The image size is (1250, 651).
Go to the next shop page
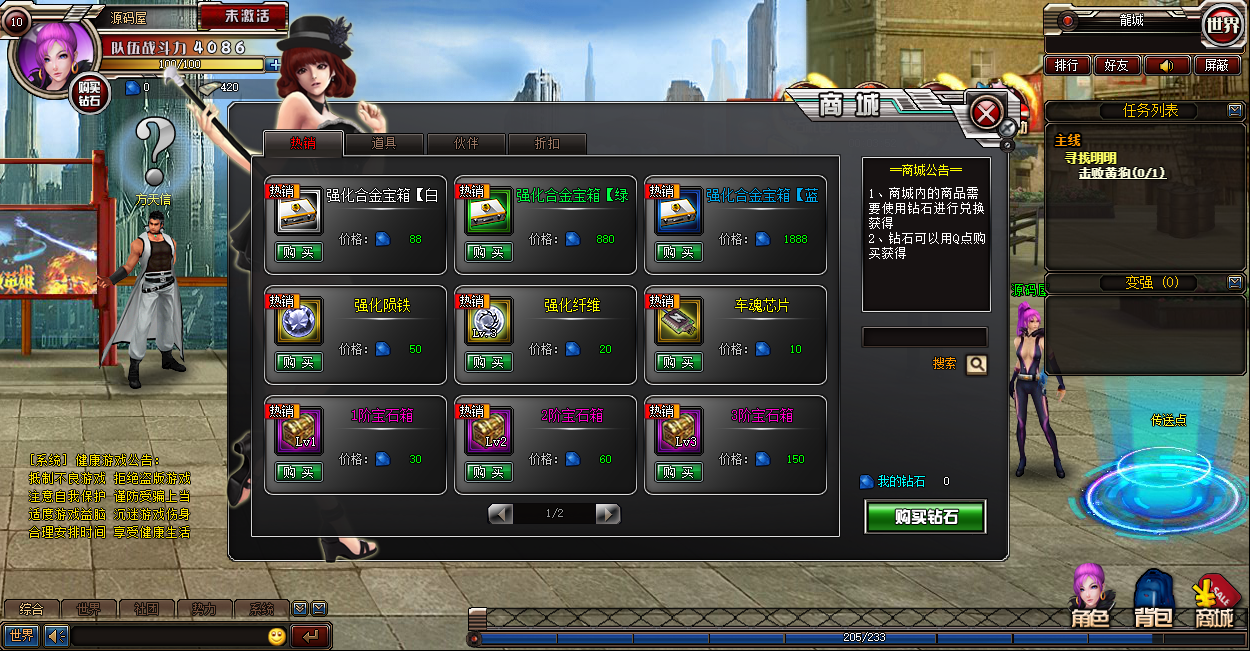pos(607,514)
